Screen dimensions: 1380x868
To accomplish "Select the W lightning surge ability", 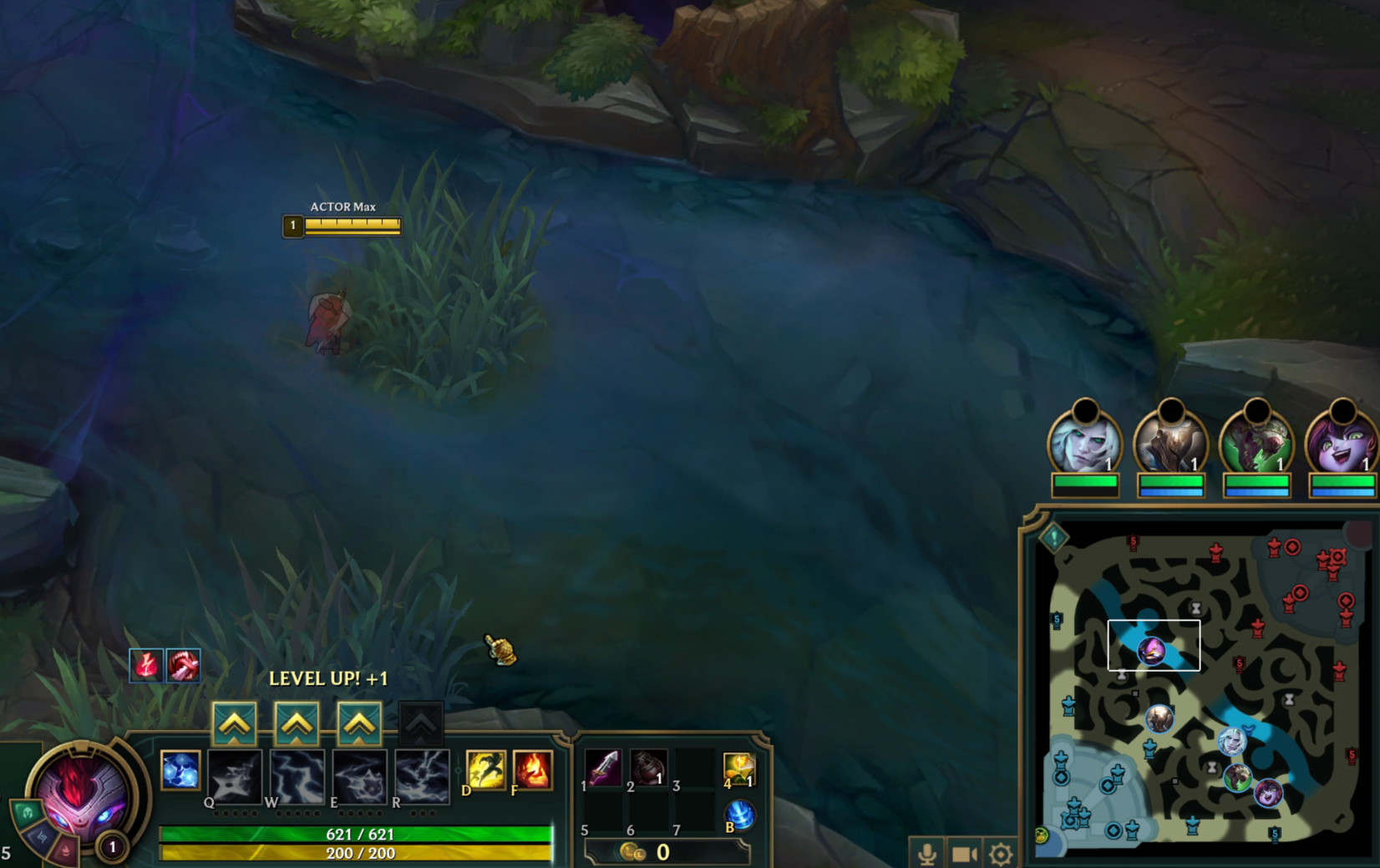I will (297, 775).
